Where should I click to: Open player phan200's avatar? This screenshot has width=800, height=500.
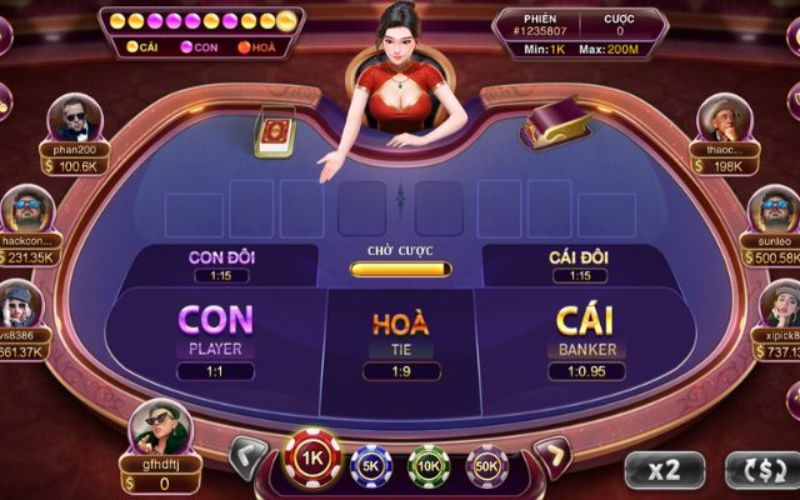[x=75, y=119]
